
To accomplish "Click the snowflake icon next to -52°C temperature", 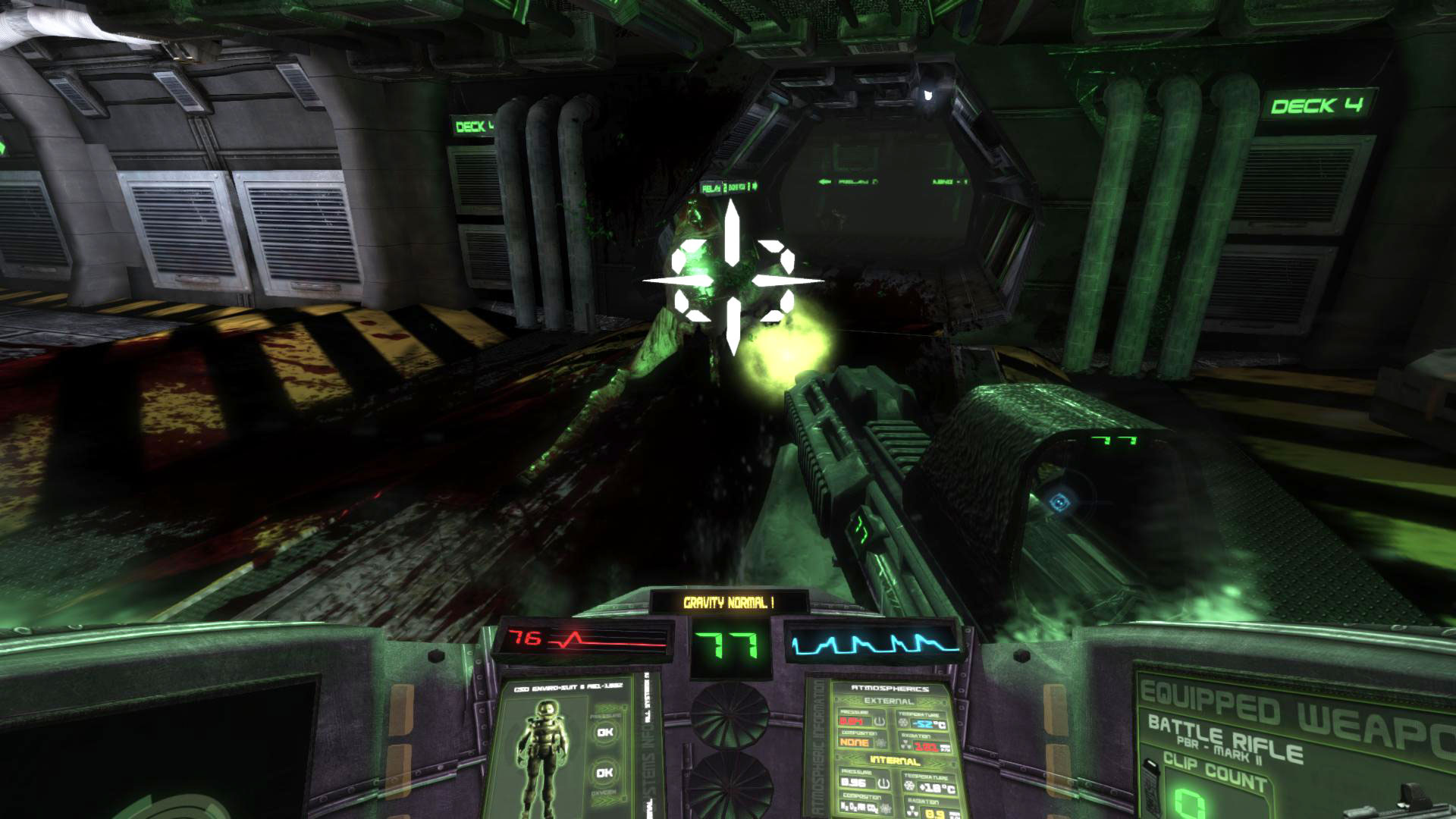I will [x=904, y=722].
